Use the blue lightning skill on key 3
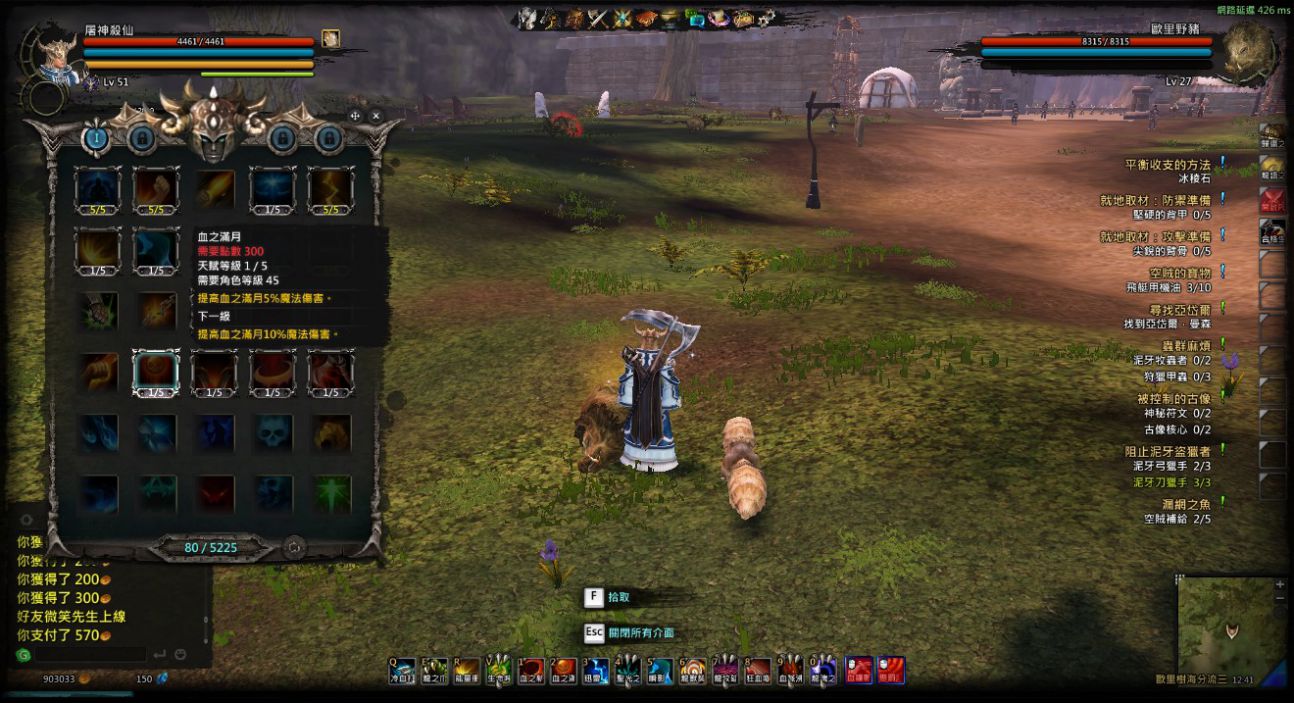Screen dimensions: 1294x703 point(597,670)
